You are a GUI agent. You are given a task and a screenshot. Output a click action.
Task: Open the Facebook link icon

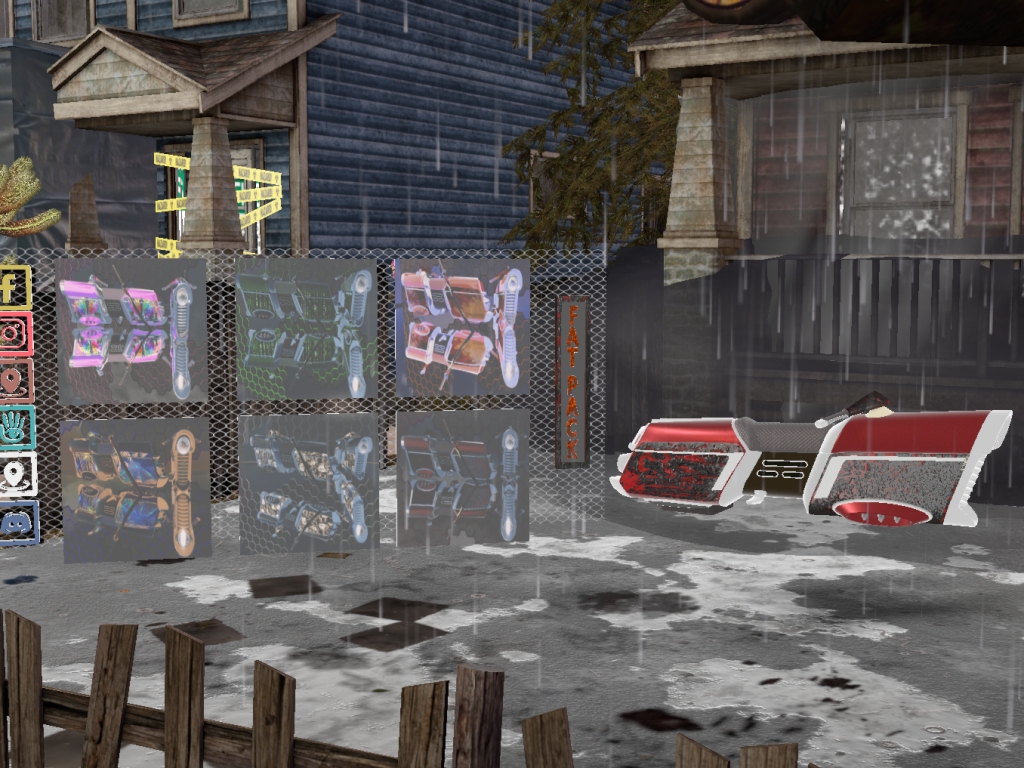coord(14,287)
